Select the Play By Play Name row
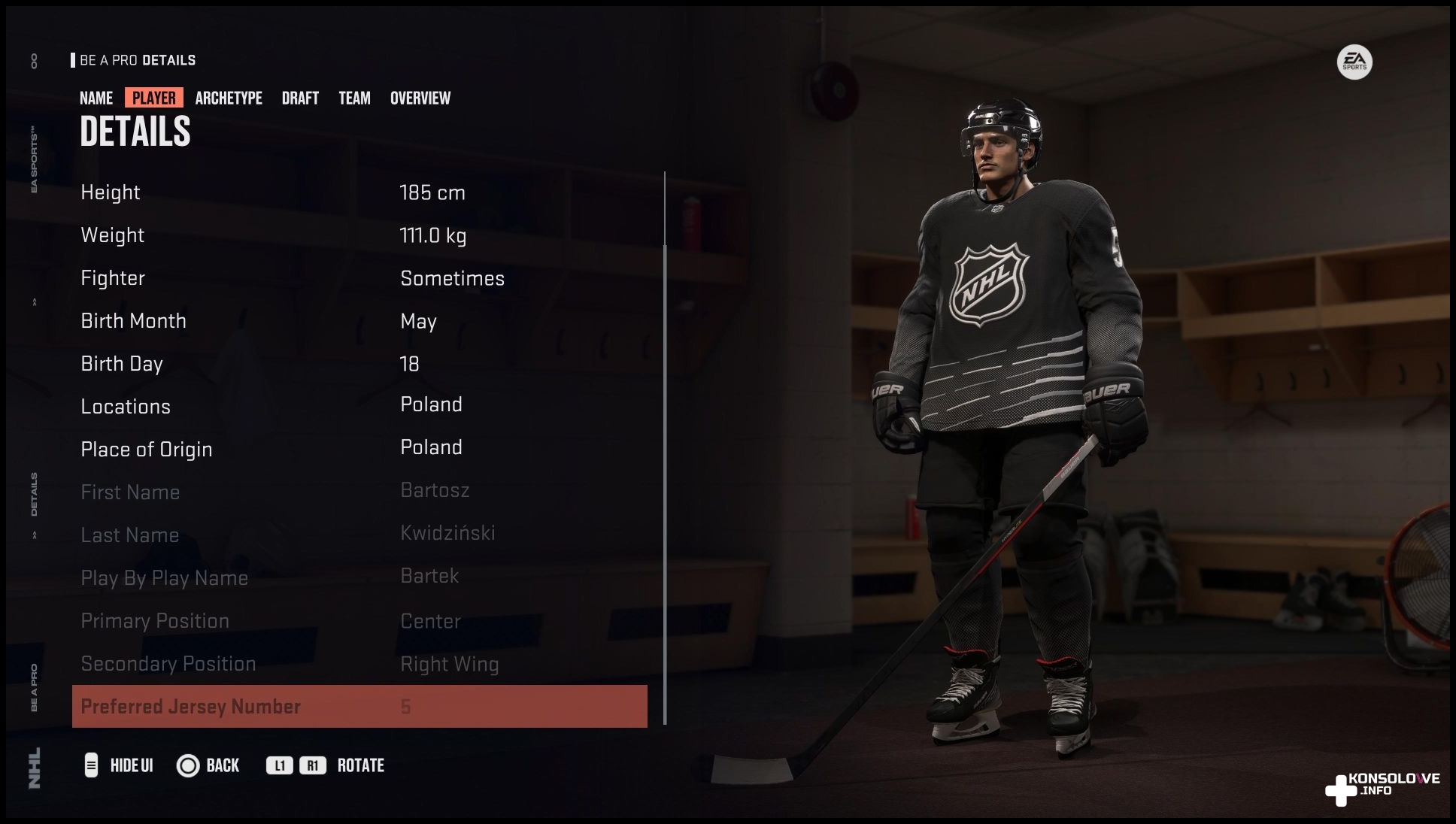 point(359,577)
